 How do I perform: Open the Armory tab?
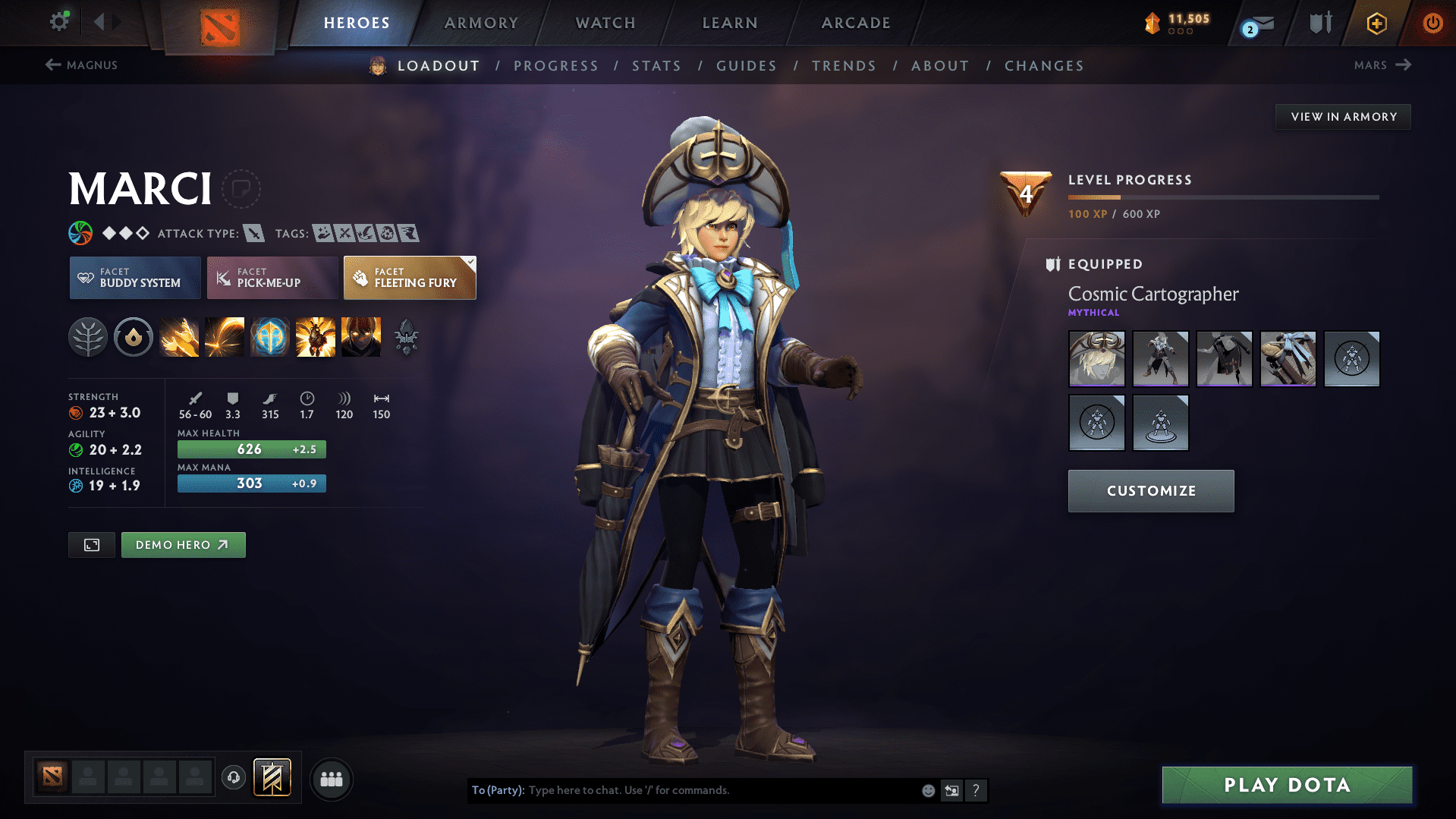481,23
